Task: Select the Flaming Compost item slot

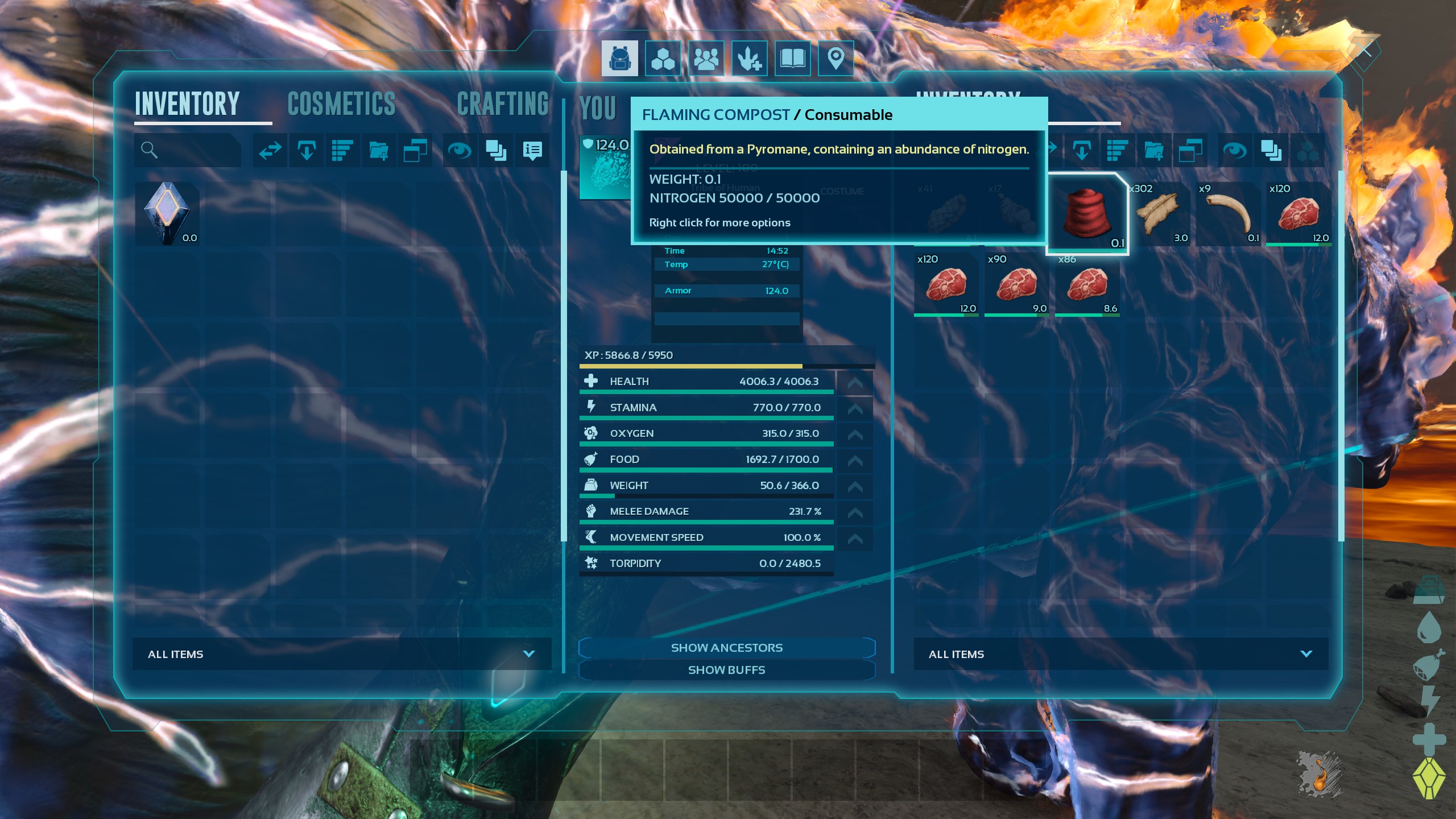Action: tap(1086, 214)
